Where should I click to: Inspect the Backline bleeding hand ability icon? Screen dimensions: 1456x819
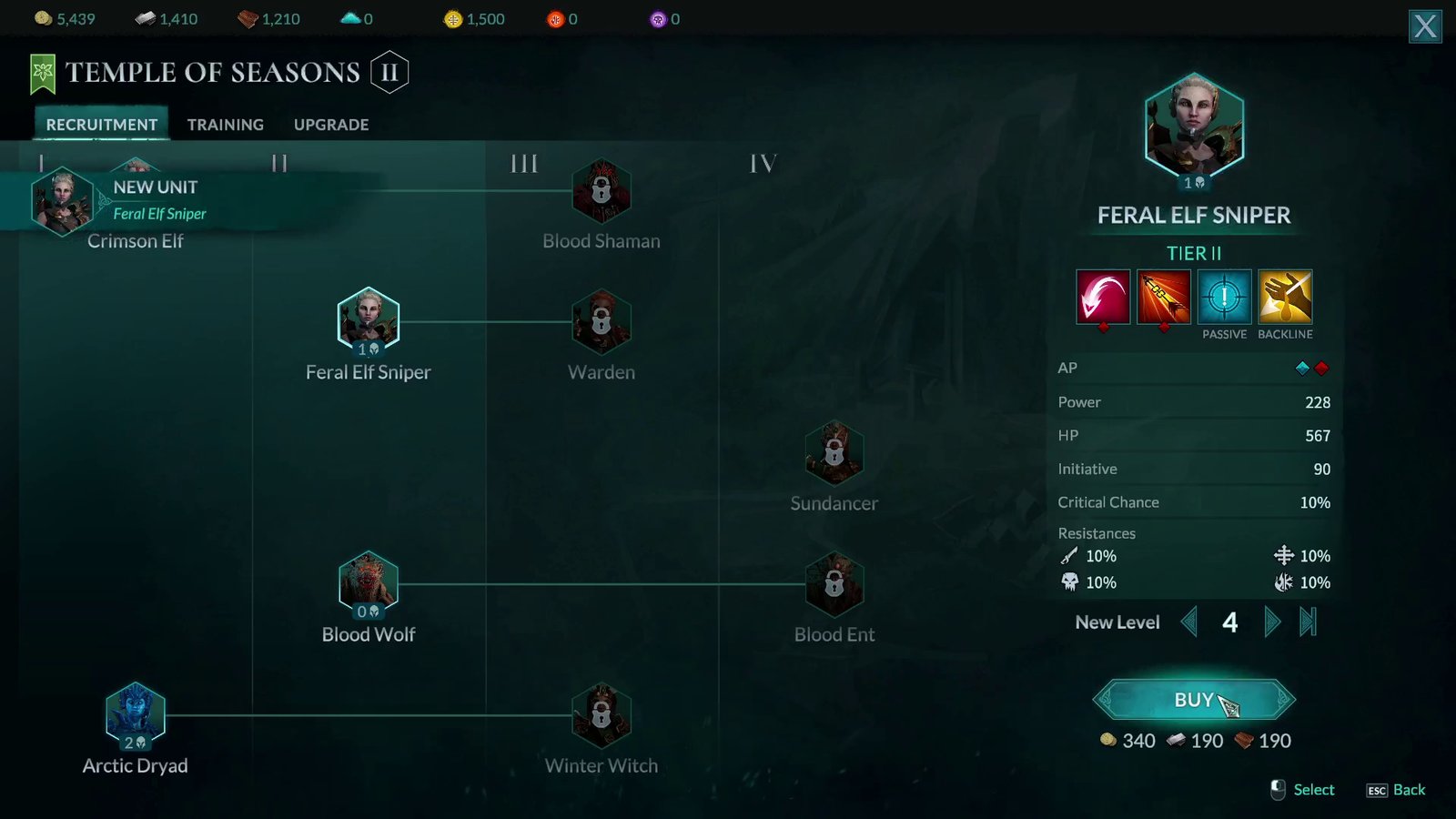point(1286,299)
